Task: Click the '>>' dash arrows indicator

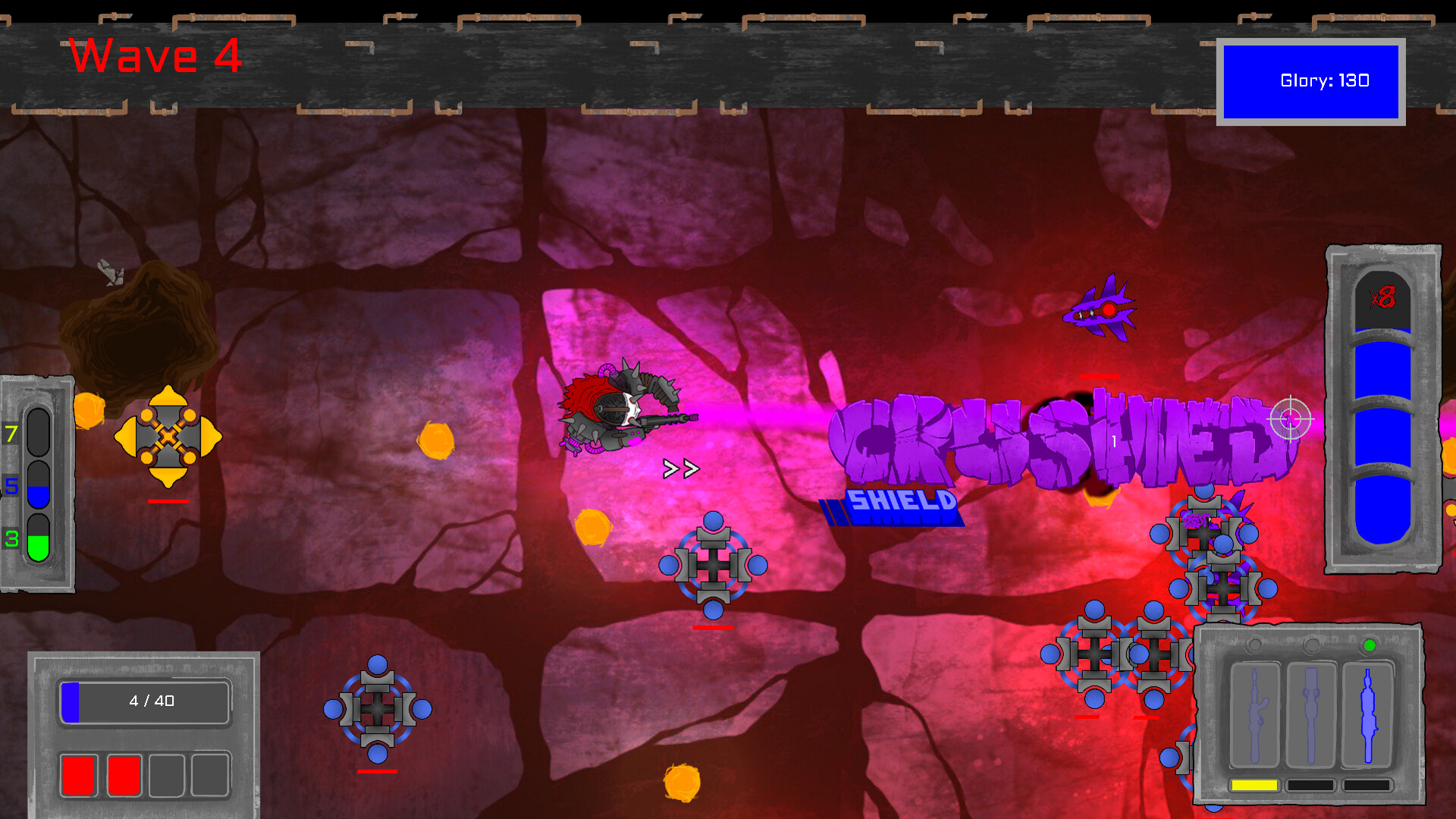Action: point(681,468)
